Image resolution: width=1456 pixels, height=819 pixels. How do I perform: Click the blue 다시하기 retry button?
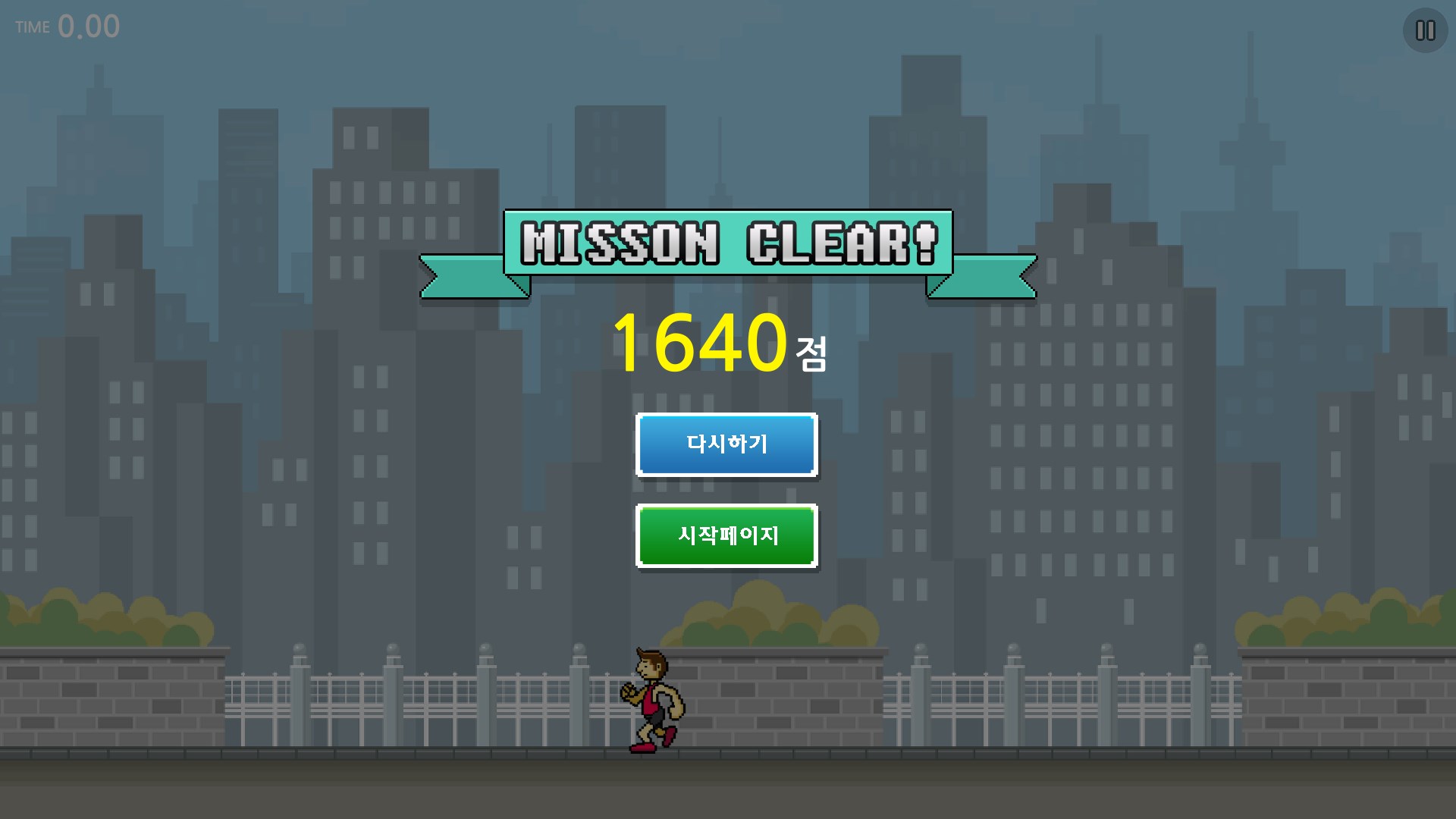tap(726, 444)
